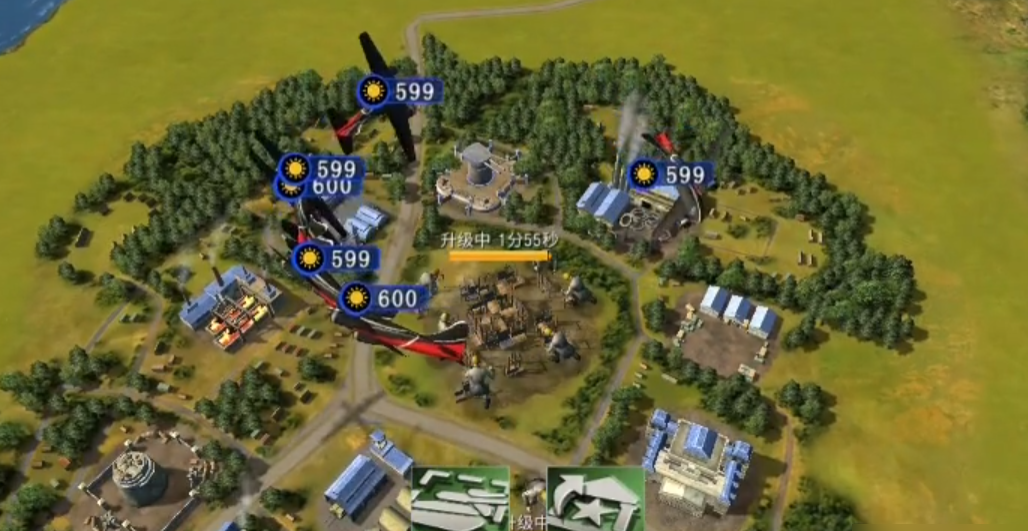Select the 599 aircraft marker beside the smoking factory
Screen dimensions: 1028x531
click(x=671, y=175)
